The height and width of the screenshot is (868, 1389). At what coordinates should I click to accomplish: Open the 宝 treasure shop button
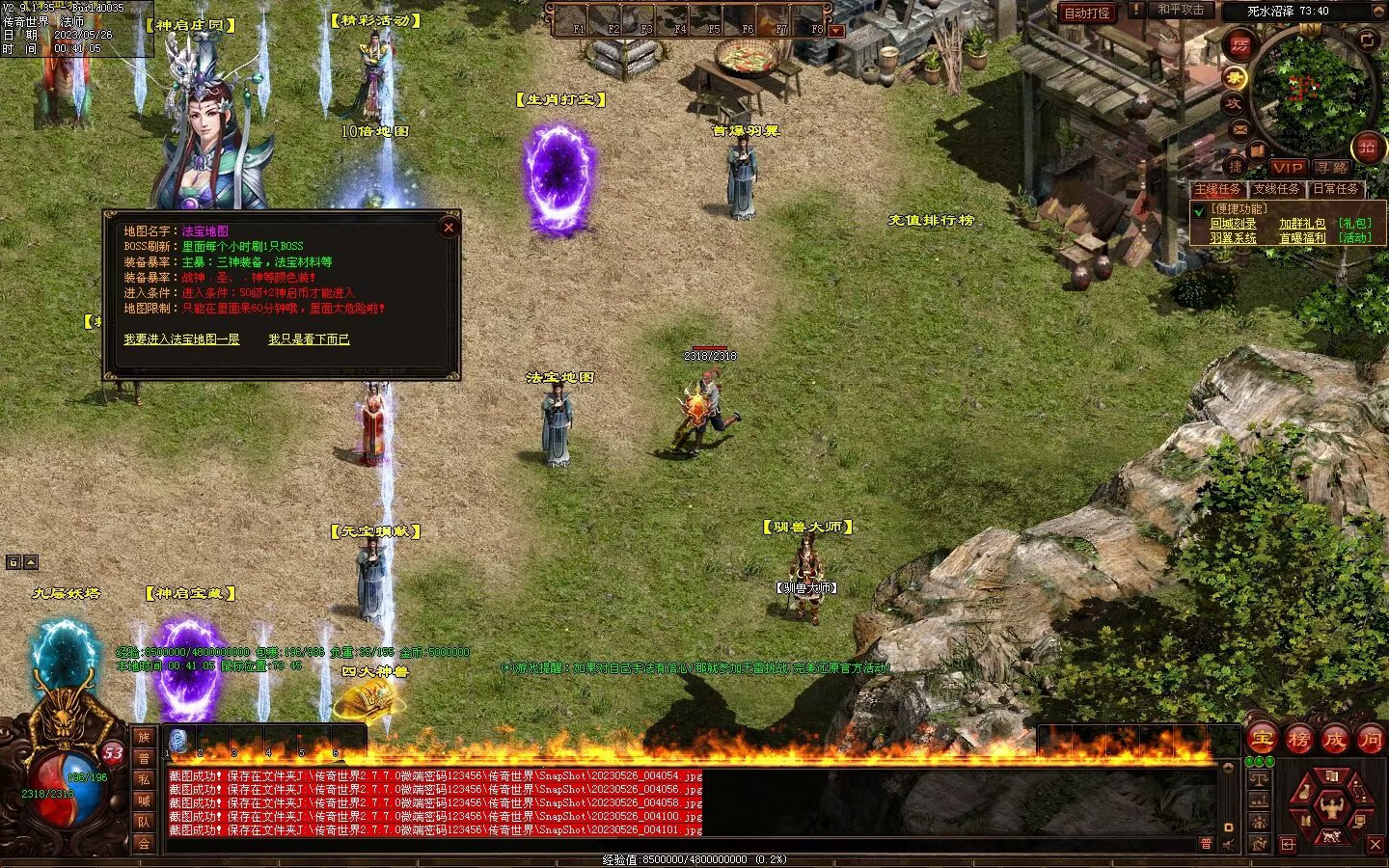(x=1263, y=740)
